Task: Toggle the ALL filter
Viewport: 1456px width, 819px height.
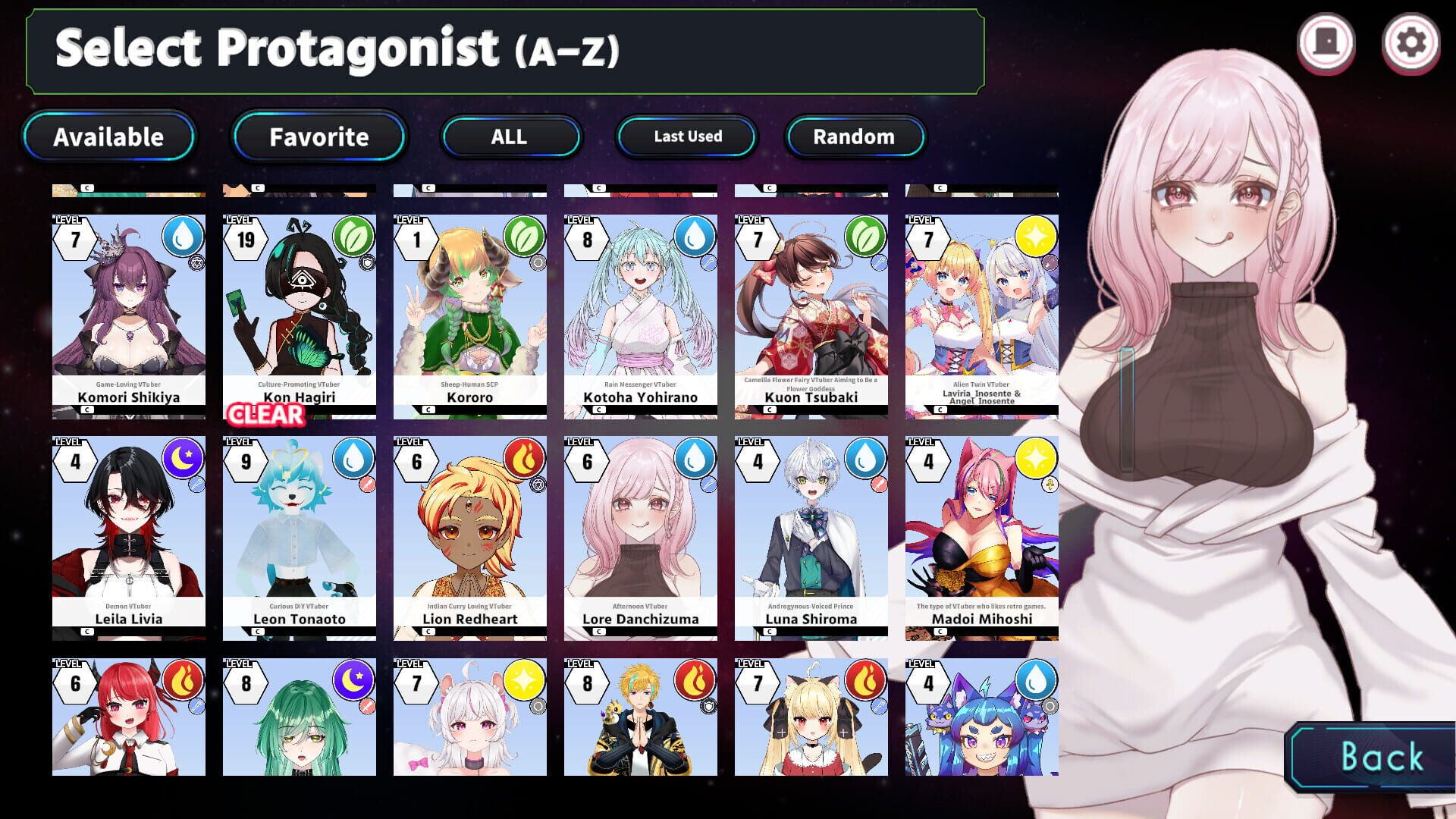Action: click(x=510, y=137)
